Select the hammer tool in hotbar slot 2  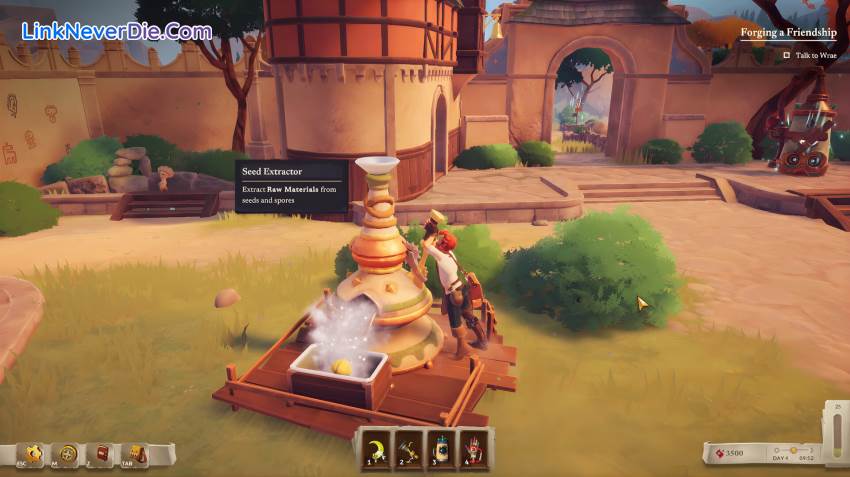410,447
